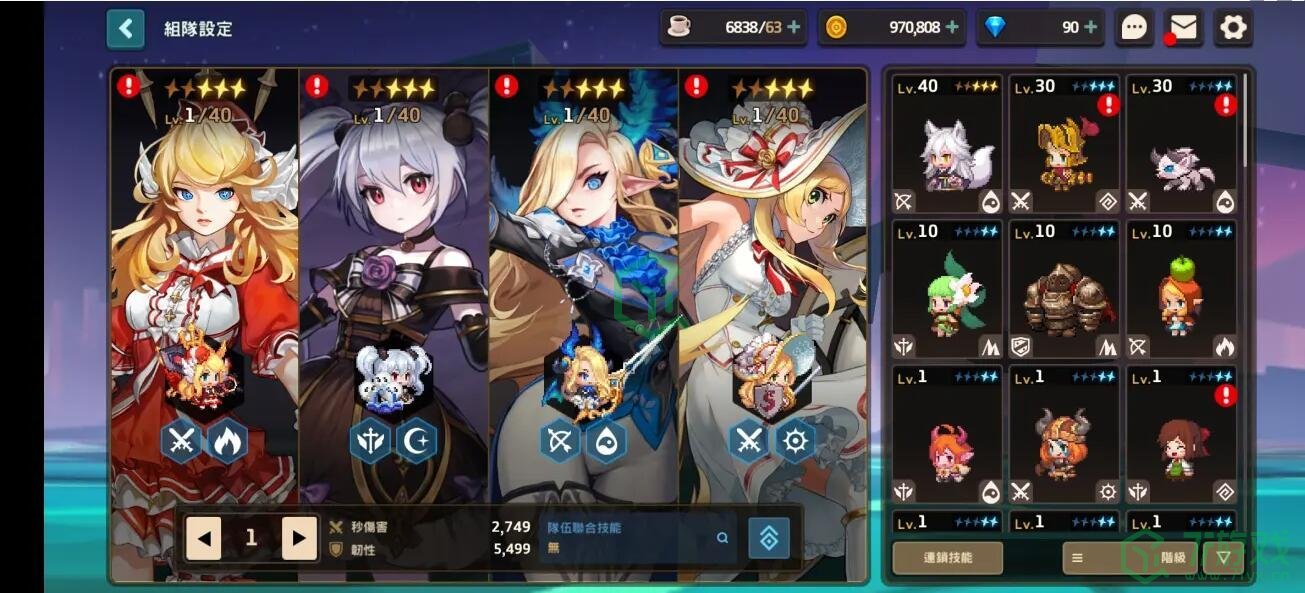The height and width of the screenshot is (593, 1305).
Task: Buy more blue gems with plus
Action: [x=1090, y=28]
